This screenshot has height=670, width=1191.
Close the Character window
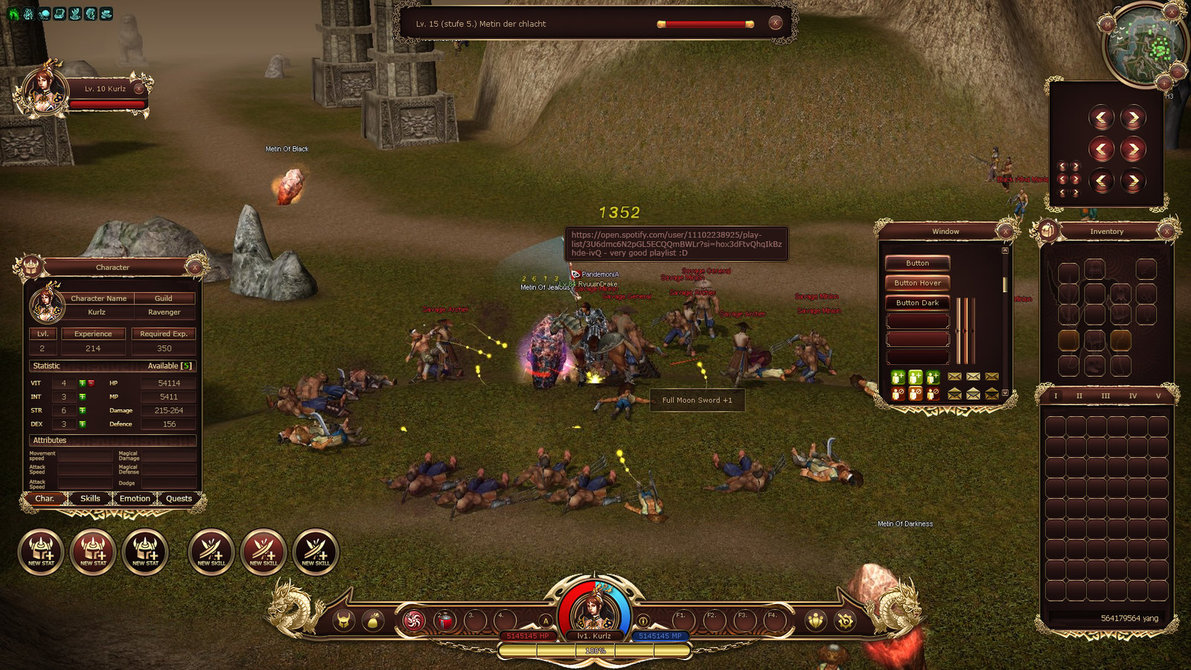tap(194, 266)
